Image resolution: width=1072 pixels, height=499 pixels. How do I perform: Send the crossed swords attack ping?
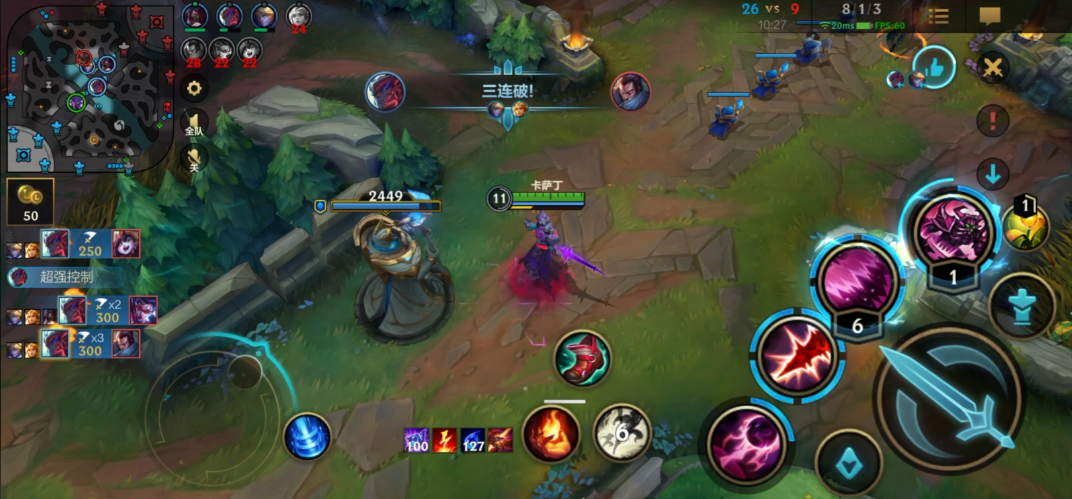click(x=993, y=68)
